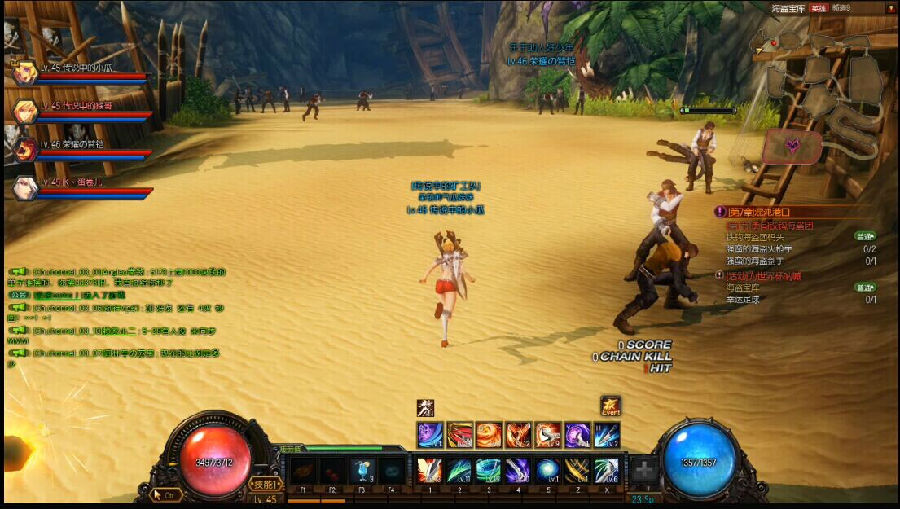
Task: Click the small icon at minimap's top-right corner
Action: (886, 8)
